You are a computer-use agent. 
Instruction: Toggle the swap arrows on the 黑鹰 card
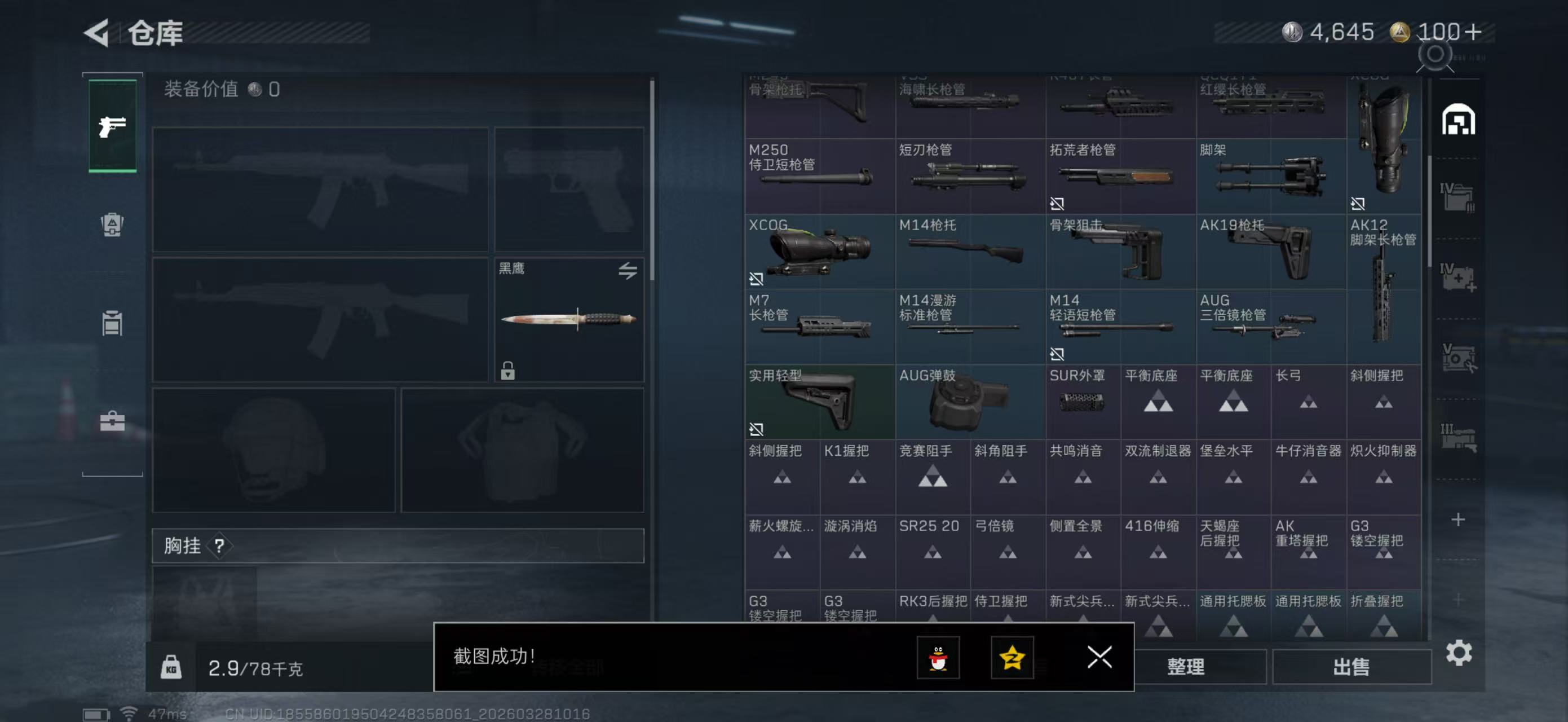coord(630,271)
